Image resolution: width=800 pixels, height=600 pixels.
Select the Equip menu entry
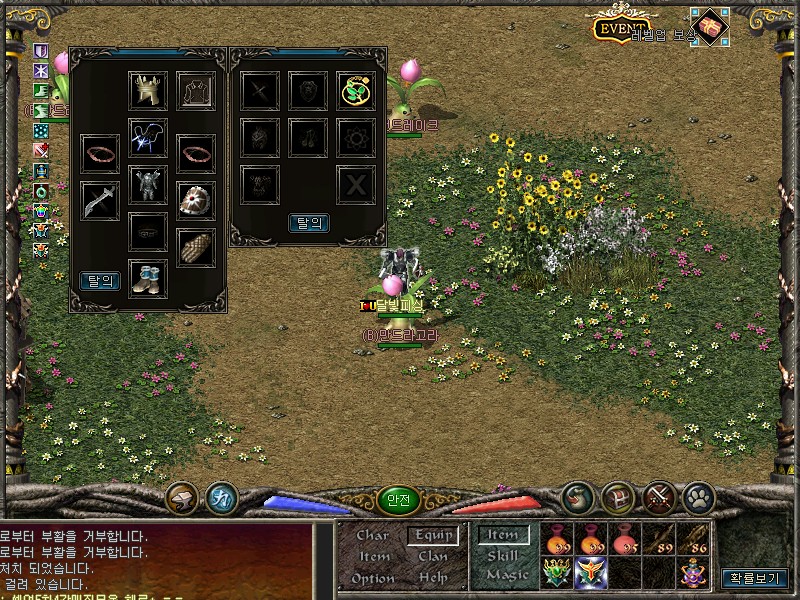433,535
